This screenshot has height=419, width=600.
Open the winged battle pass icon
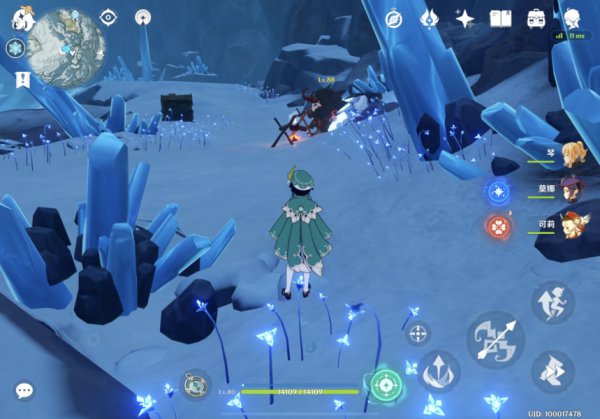(x=429, y=19)
